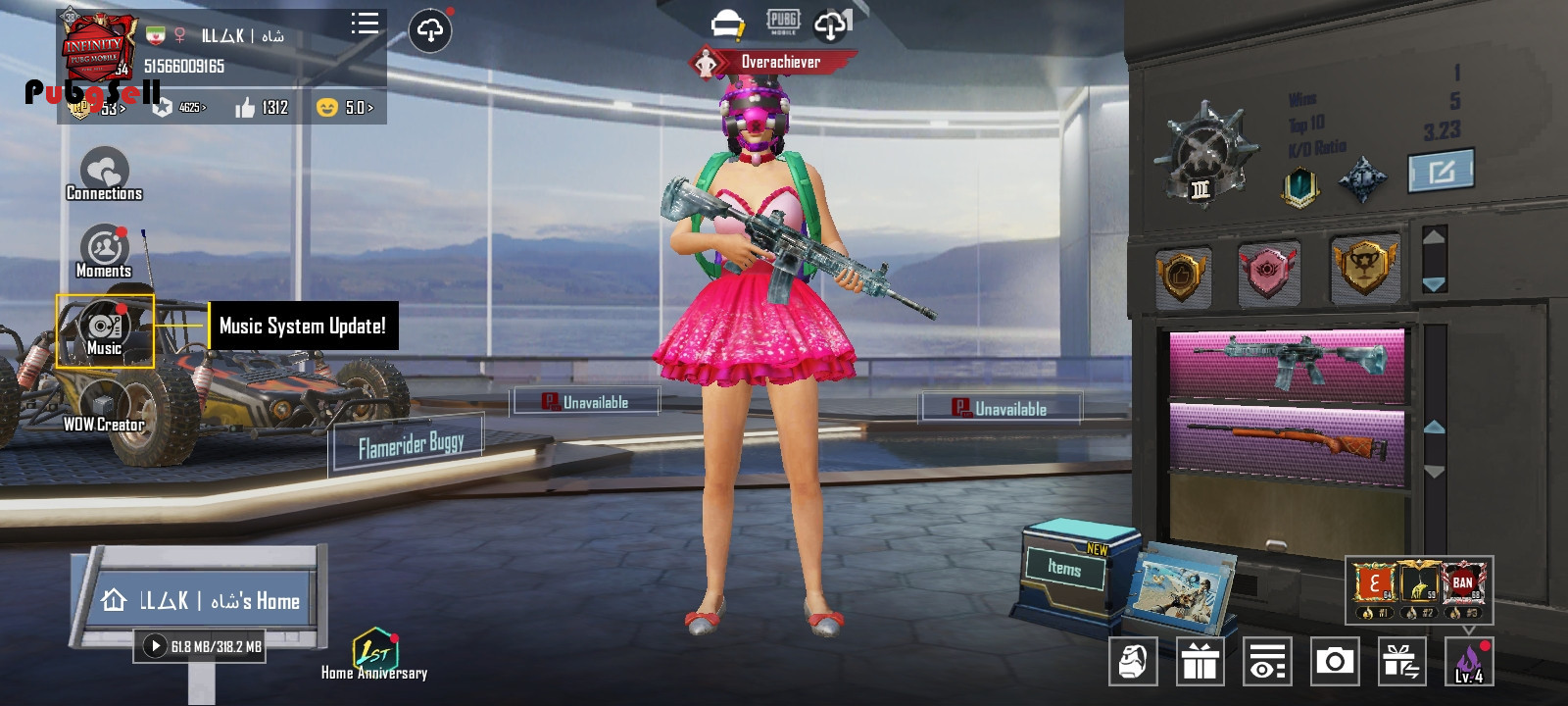Open the backpack inventory icon
The width and height of the screenshot is (1568, 706).
point(1133,662)
